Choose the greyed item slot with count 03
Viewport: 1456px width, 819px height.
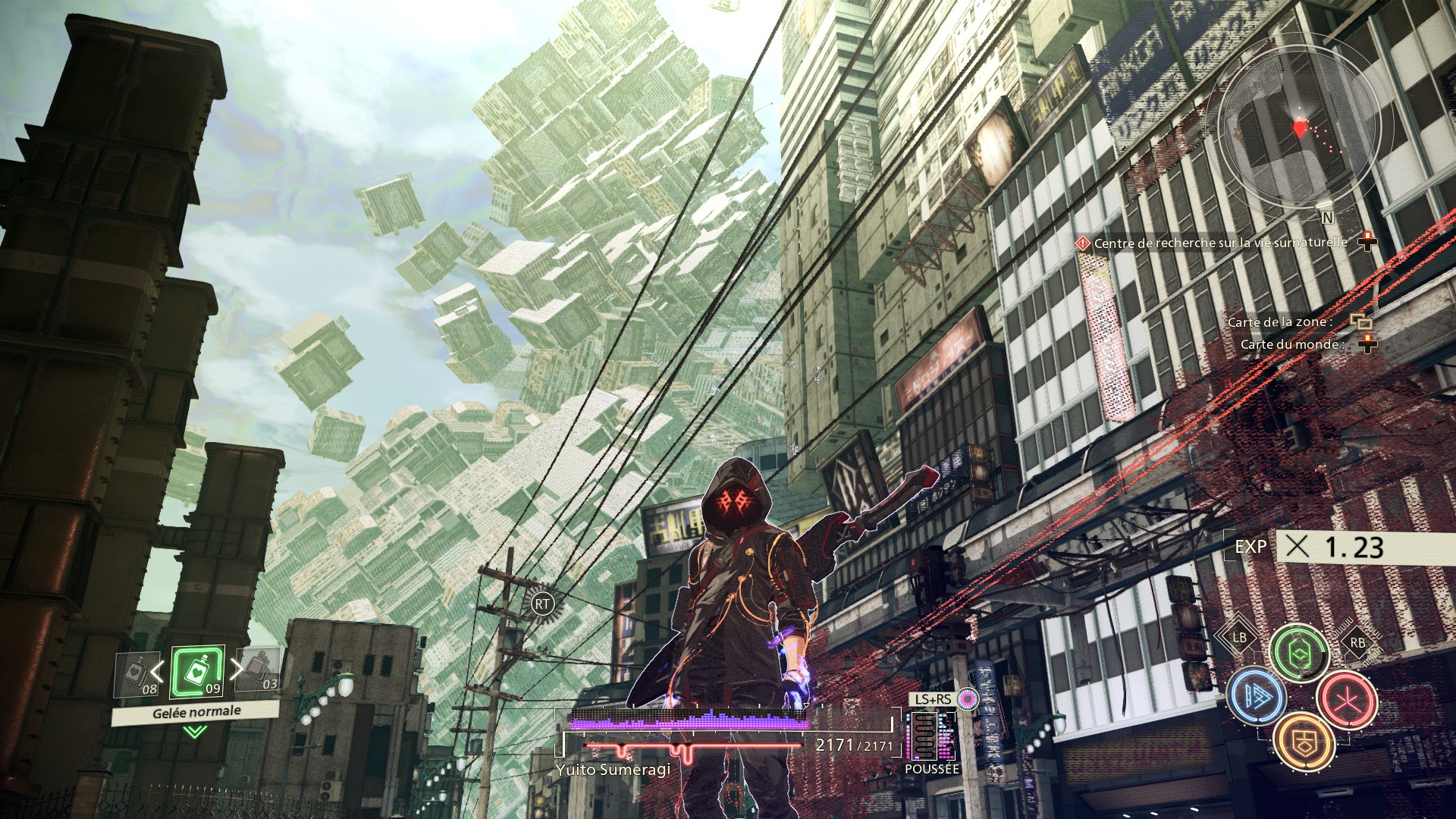pos(259,670)
